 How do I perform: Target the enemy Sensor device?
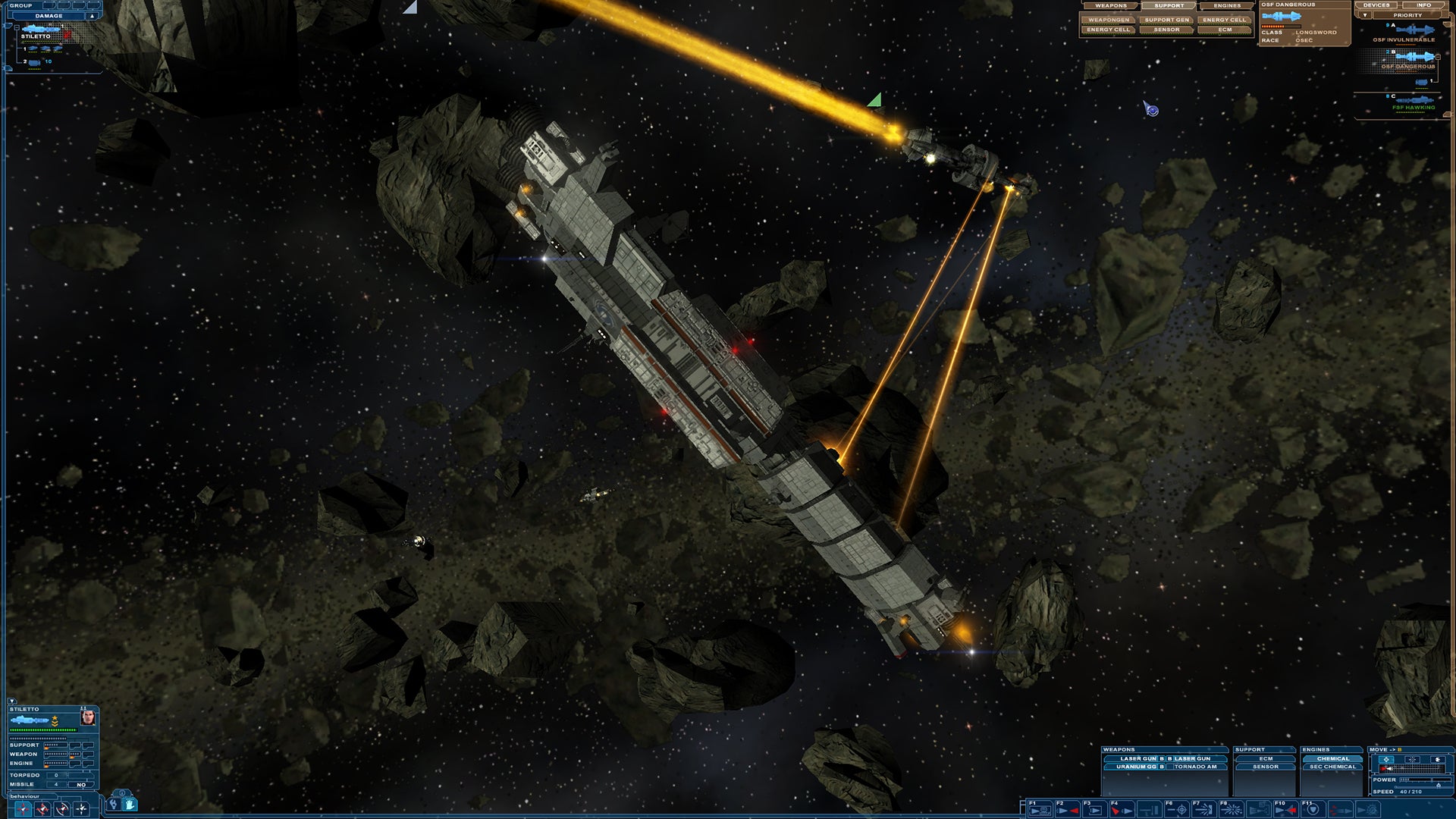pyautogui.click(x=1166, y=30)
